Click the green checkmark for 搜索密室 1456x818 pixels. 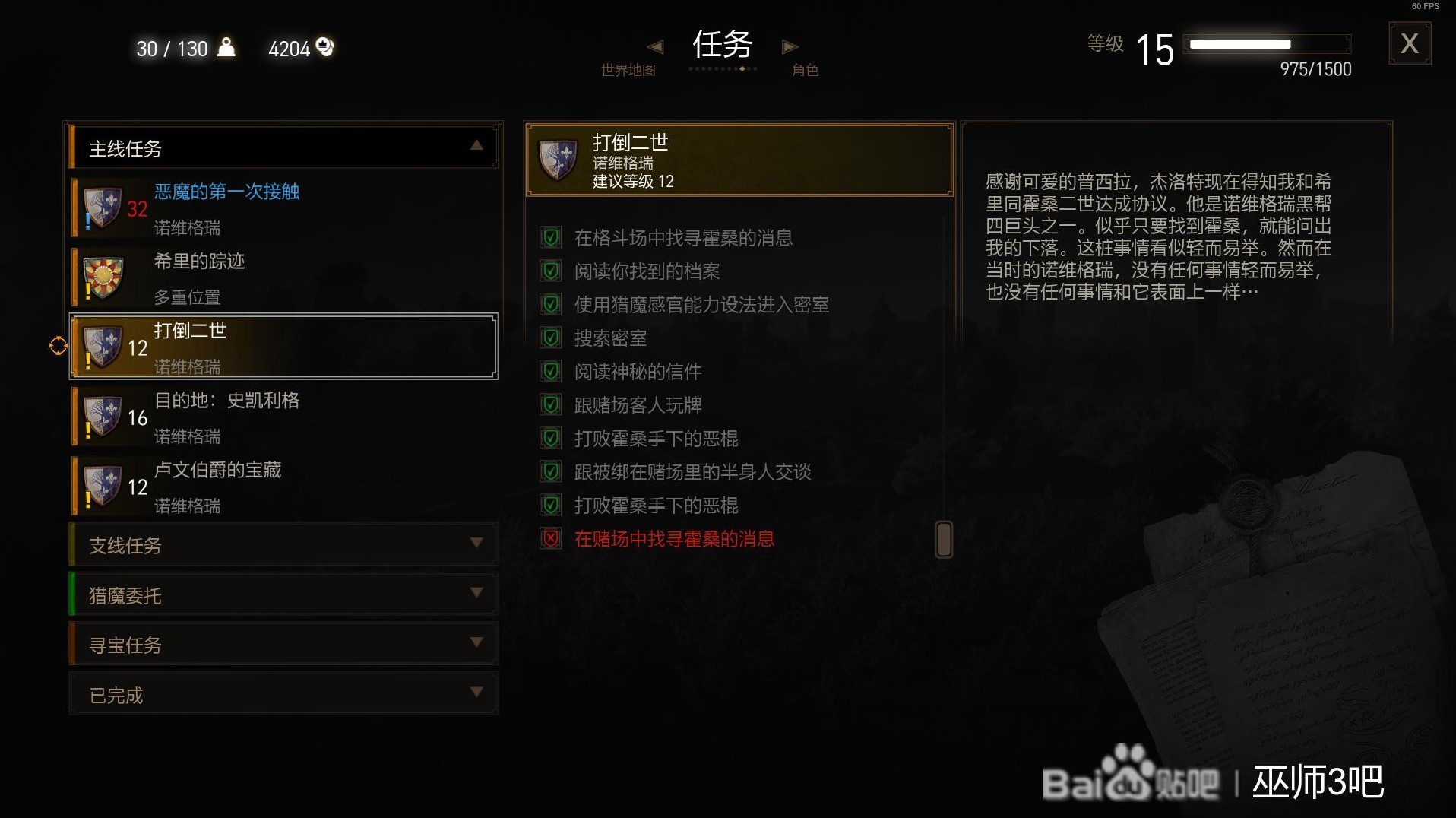click(550, 338)
